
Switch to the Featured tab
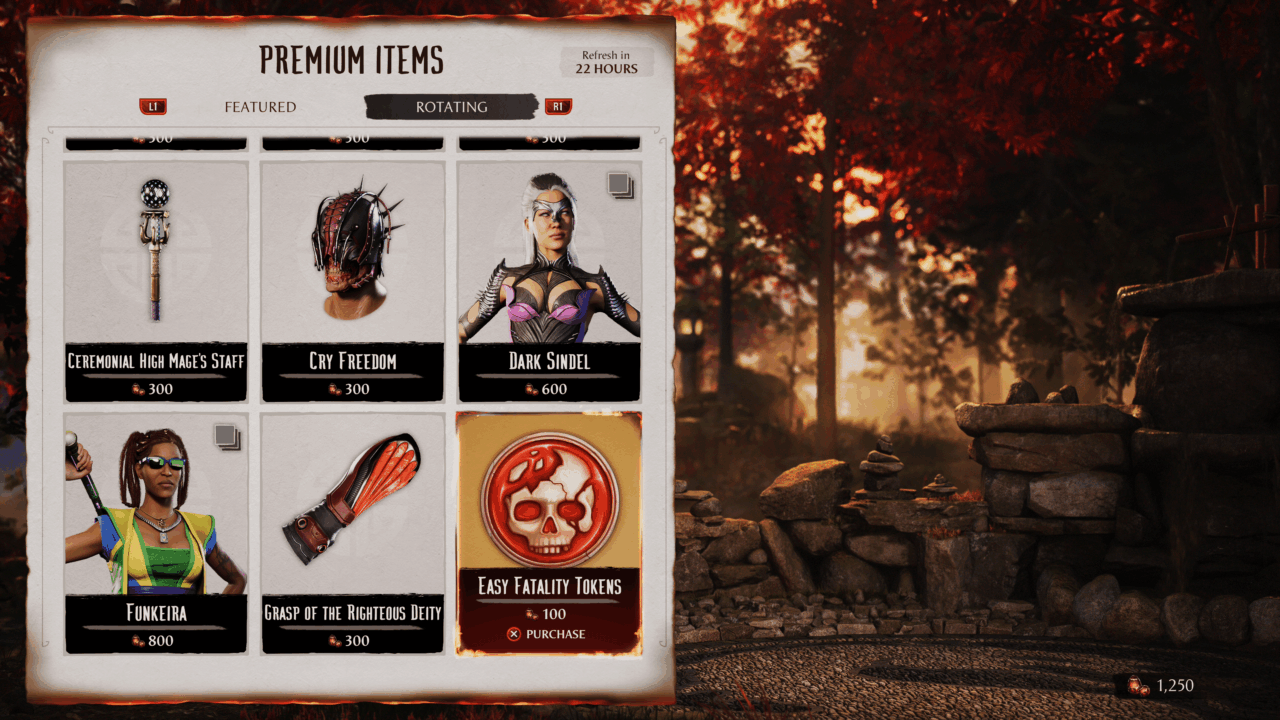pos(260,107)
